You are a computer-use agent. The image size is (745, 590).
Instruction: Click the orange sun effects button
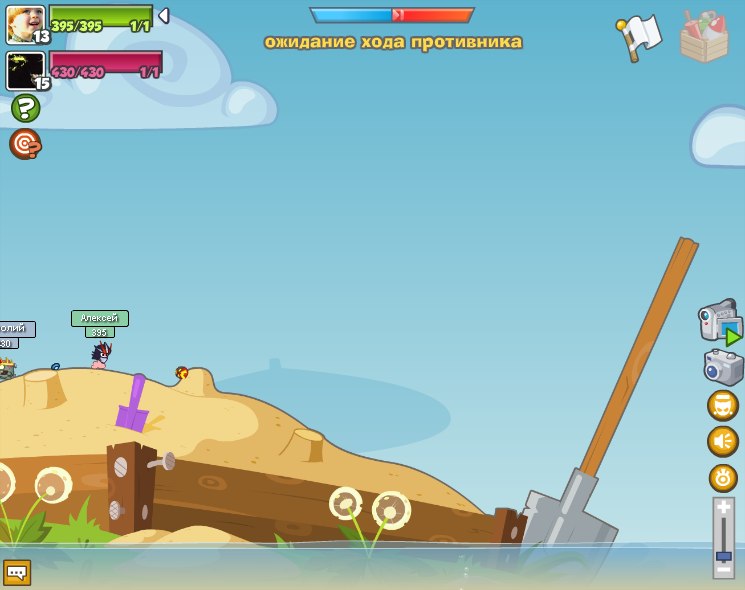tap(723, 478)
